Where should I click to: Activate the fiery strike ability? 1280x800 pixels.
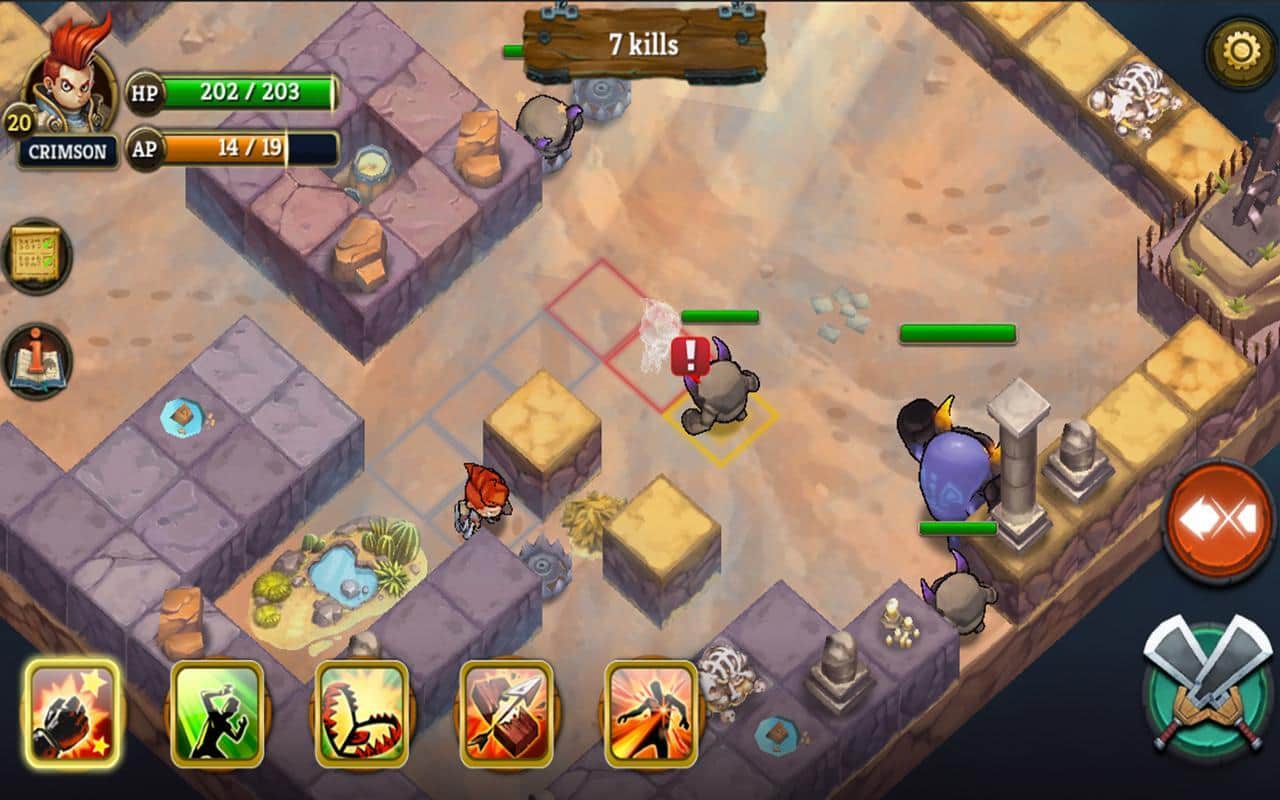(x=651, y=713)
